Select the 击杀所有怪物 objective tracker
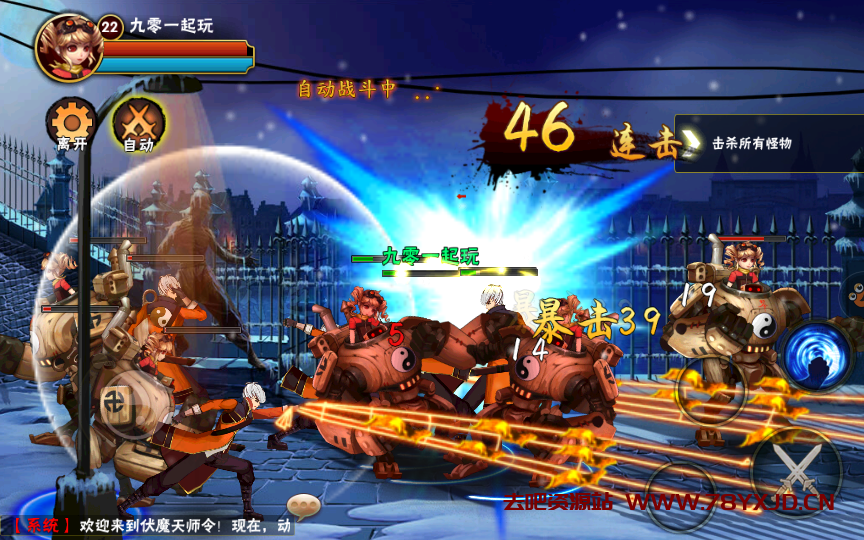 click(x=768, y=143)
